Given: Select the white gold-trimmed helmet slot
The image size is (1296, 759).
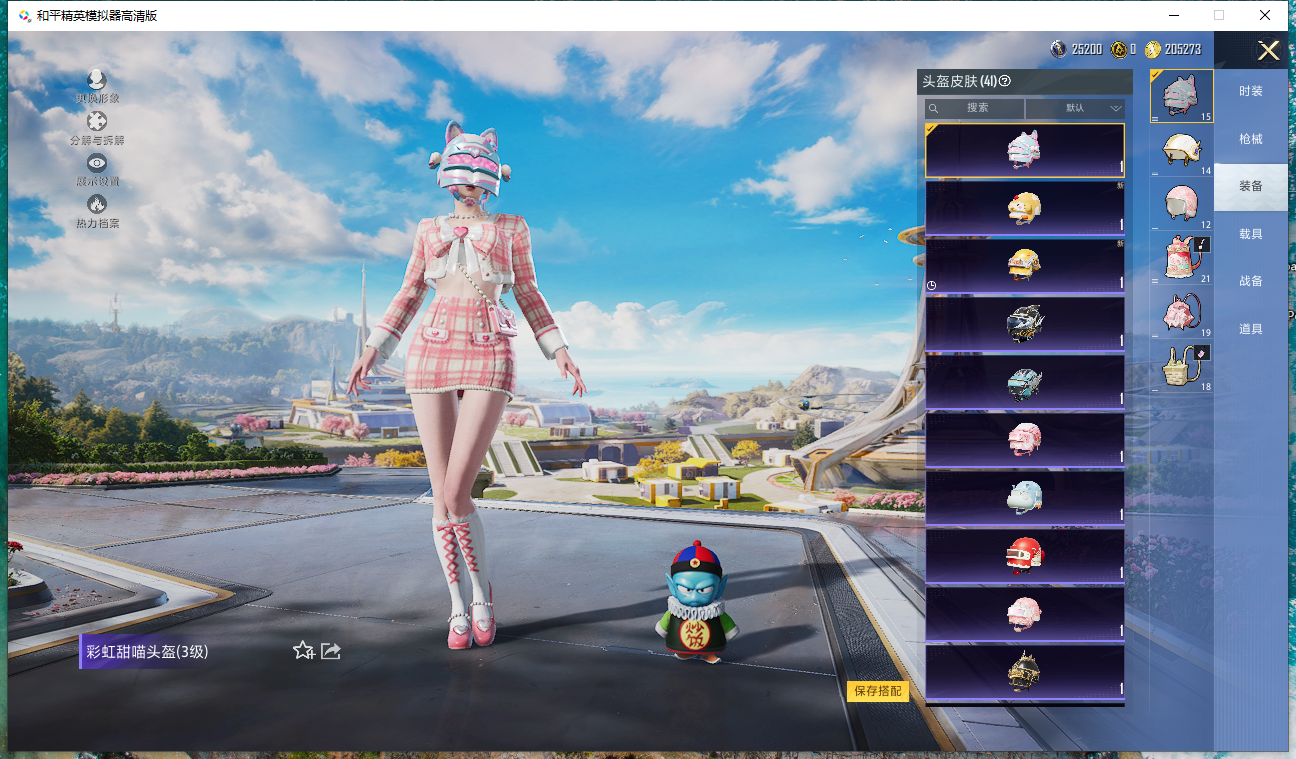Looking at the screenshot, I should [x=1181, y=149].
